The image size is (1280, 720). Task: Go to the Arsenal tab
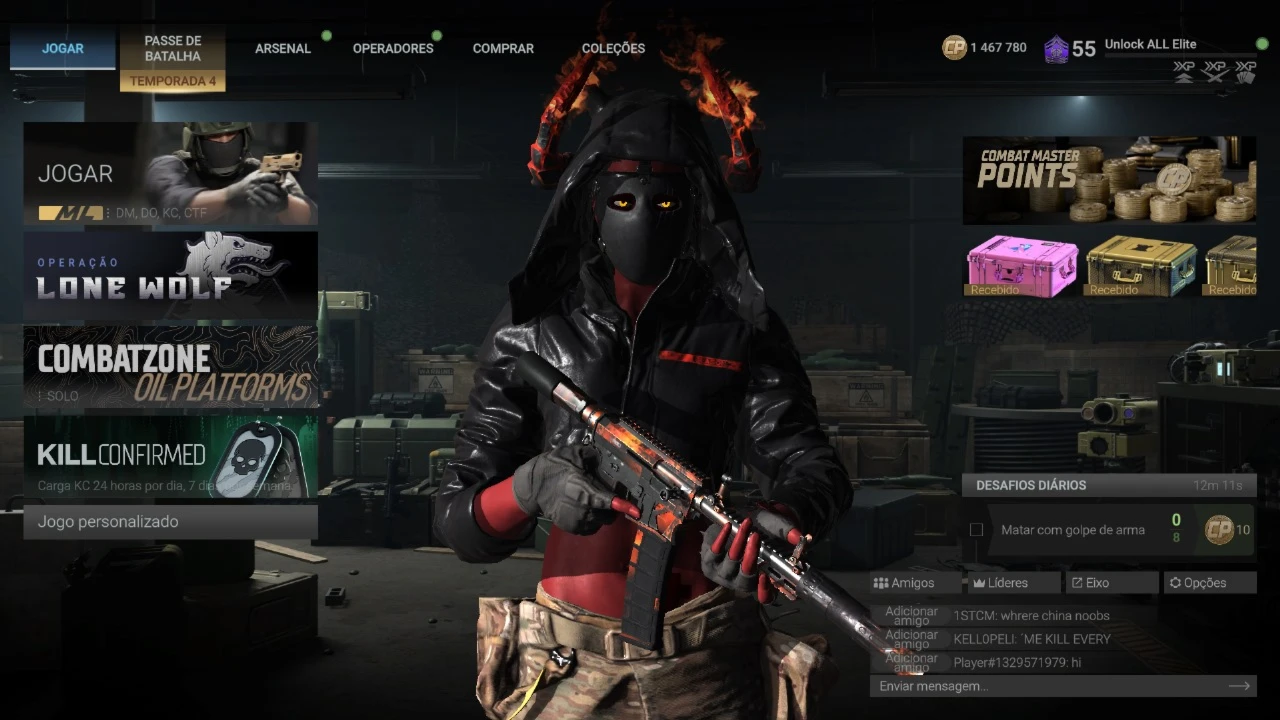coord(283,48)
